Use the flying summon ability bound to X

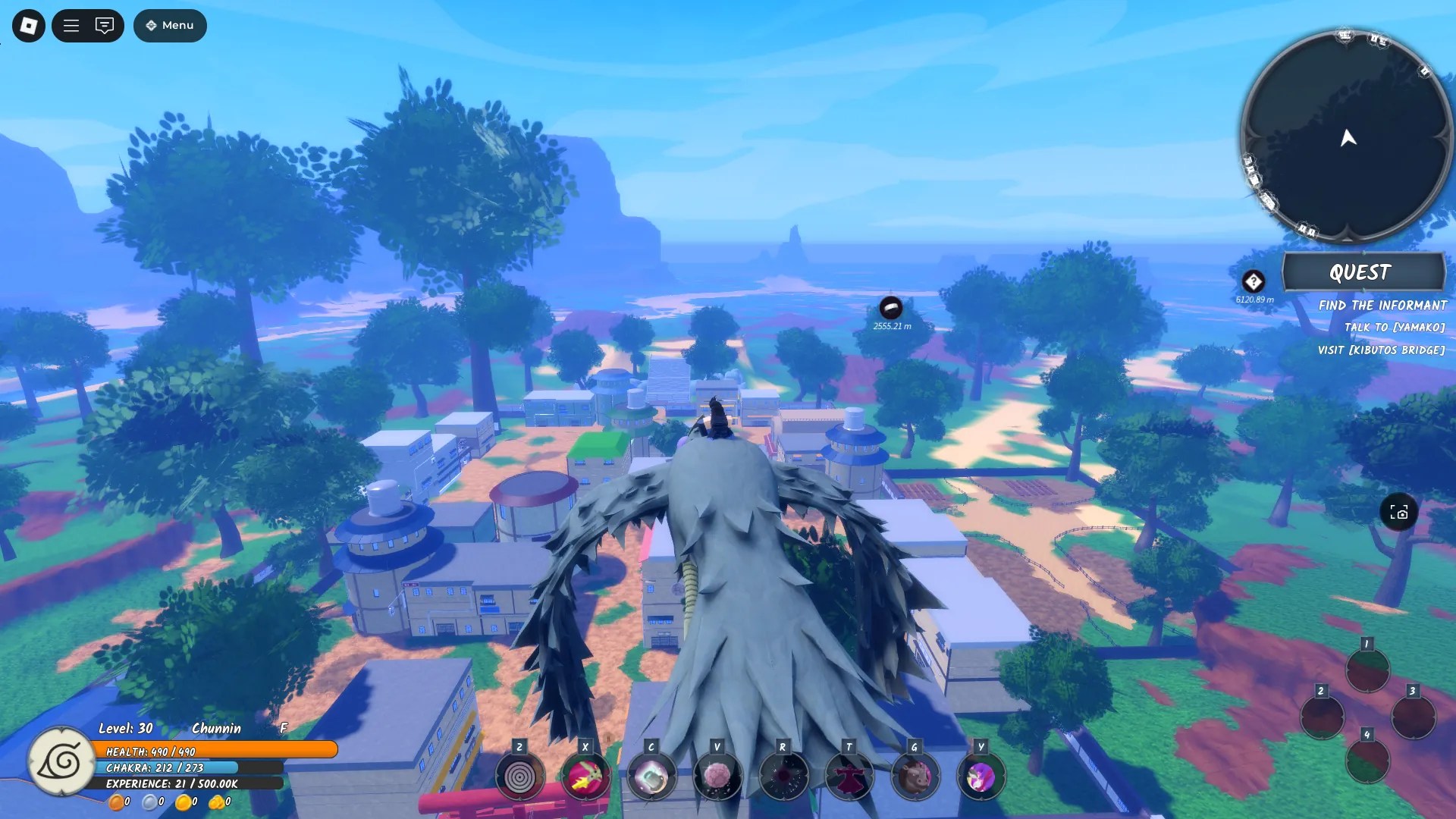[584, 775]
